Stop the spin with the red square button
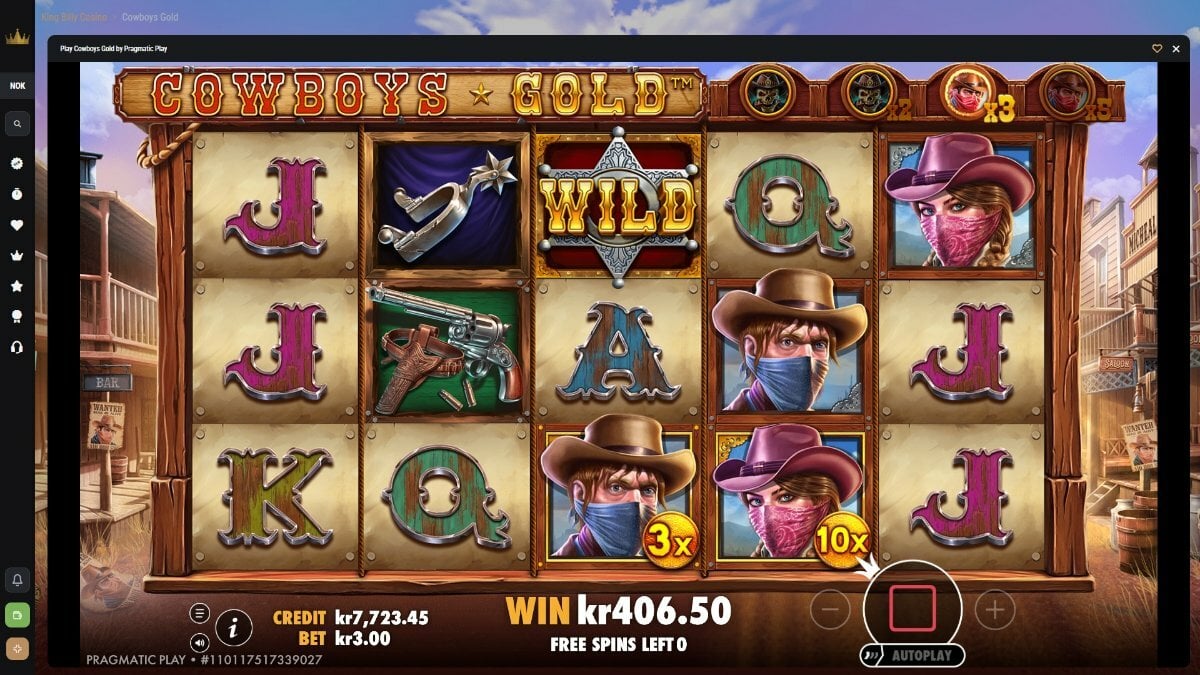This screenshot has height=675, width=1200. coord(912,608)
